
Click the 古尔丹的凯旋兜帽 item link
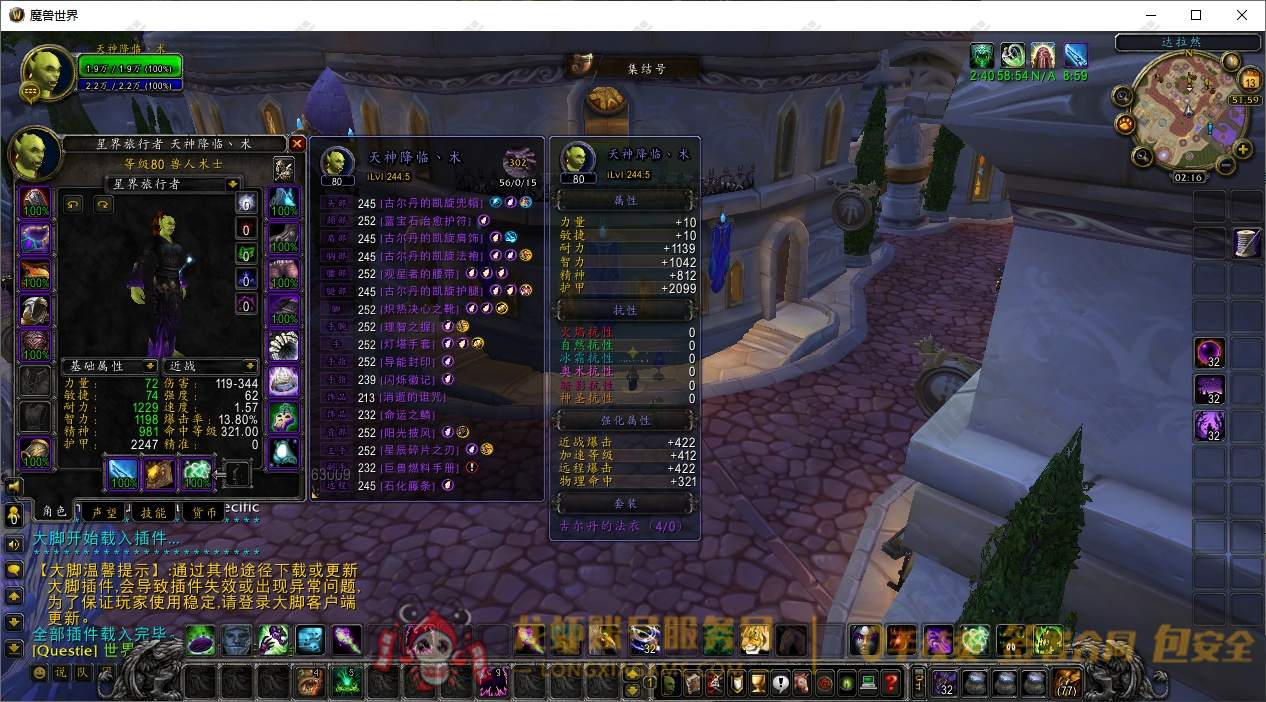[433, 203]
